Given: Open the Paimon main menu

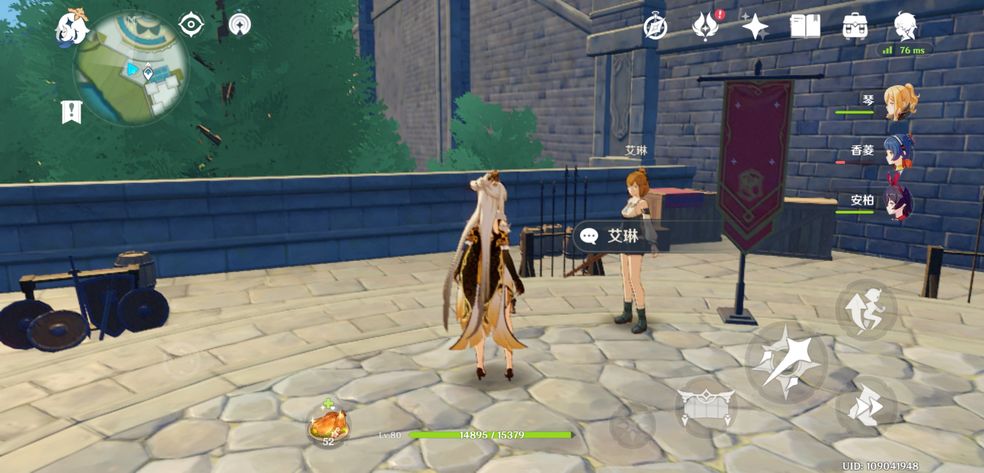Looking at the screenshot, I should tap(72, 27).
